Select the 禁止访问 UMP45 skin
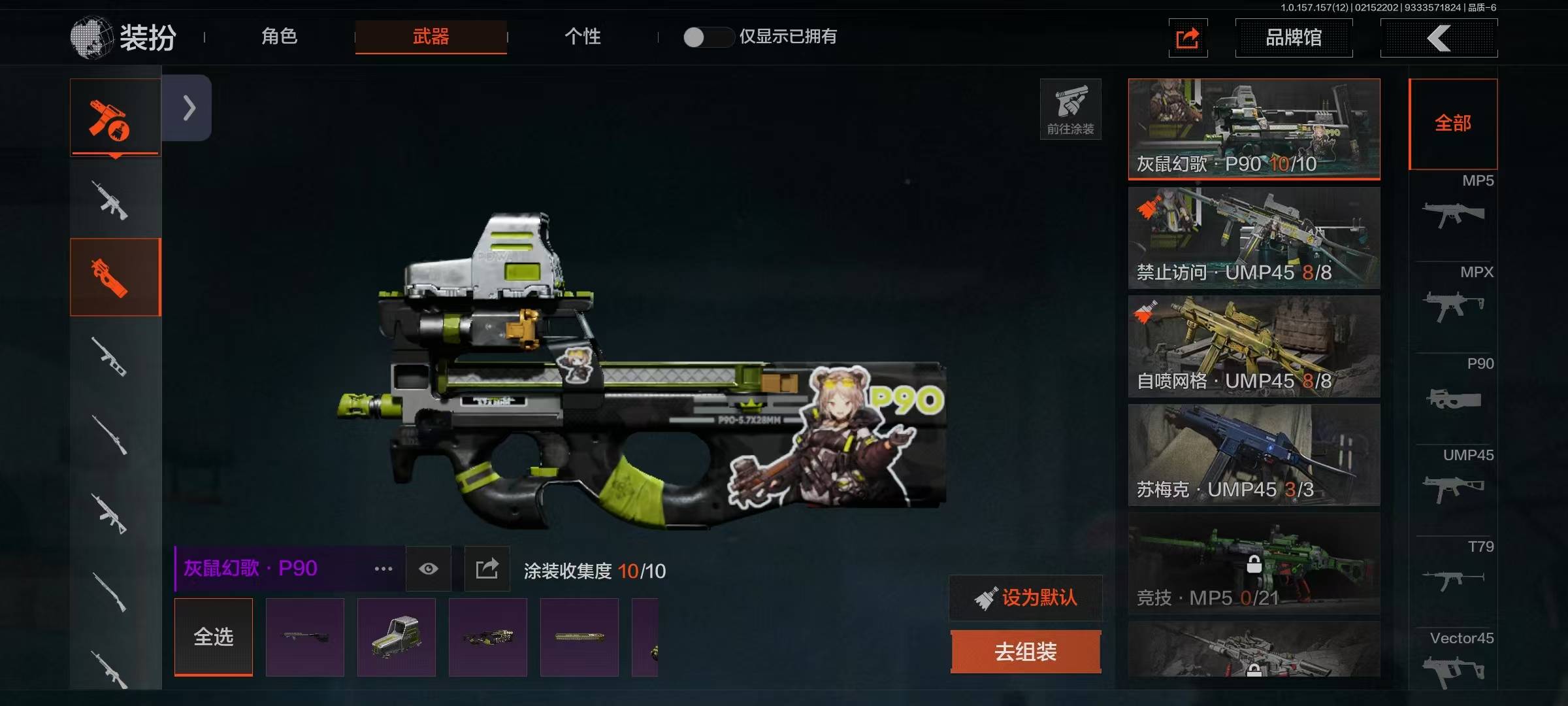This screenshot has width=1568, height=706. pyautogui.click(x=1254, y=238)
